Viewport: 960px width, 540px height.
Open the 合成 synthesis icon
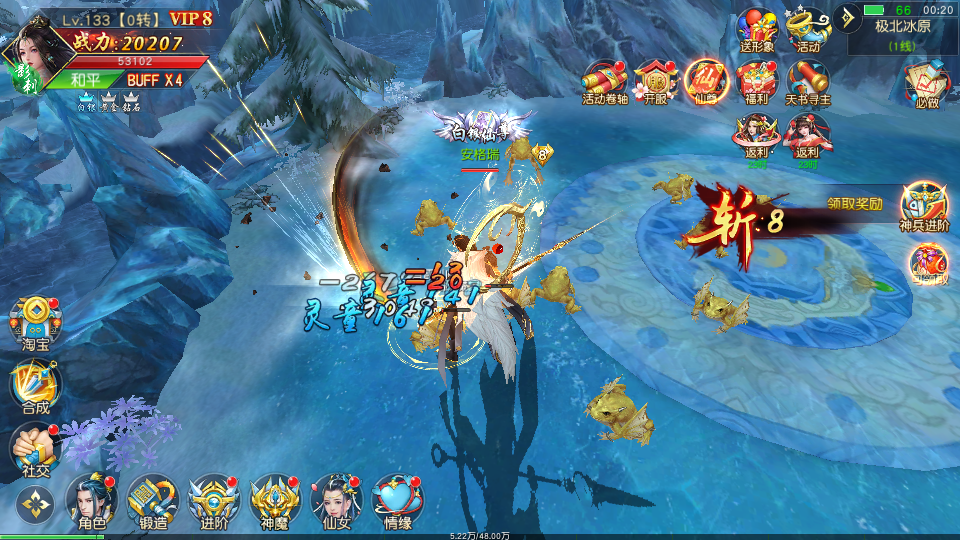34,385
